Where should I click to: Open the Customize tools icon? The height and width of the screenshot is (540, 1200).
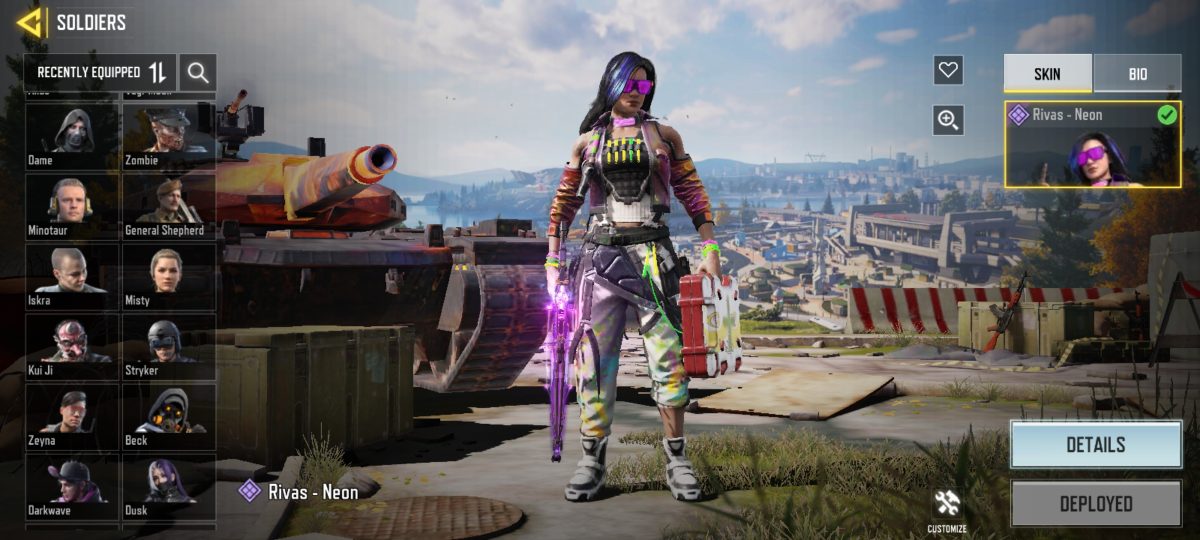pyautogui.click(x=946, y=508)
